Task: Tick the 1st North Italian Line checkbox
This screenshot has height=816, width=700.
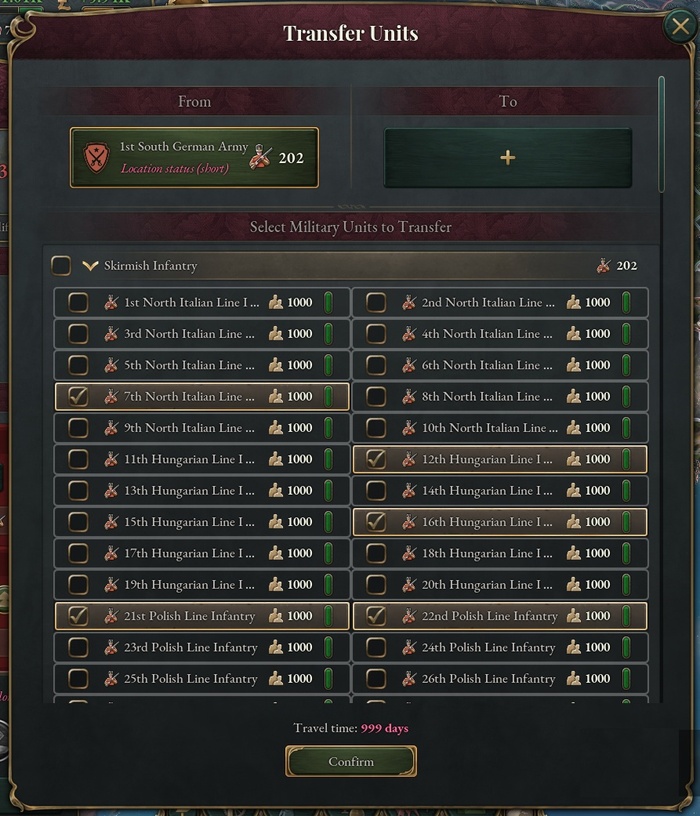Action: point(77,303)
